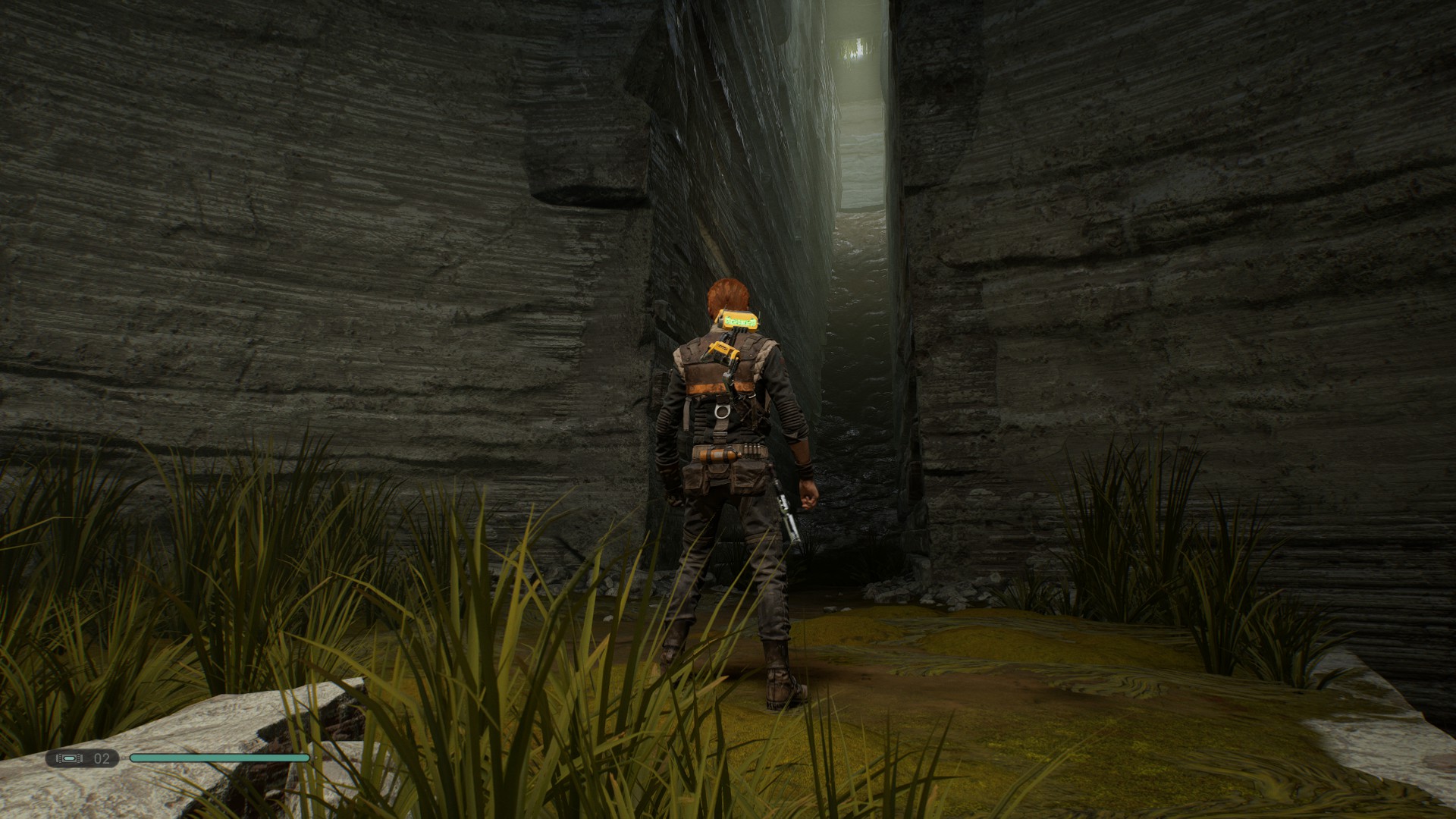Select the stim count number 02
The image size is (1456, 819).
(x=101, y=757)
